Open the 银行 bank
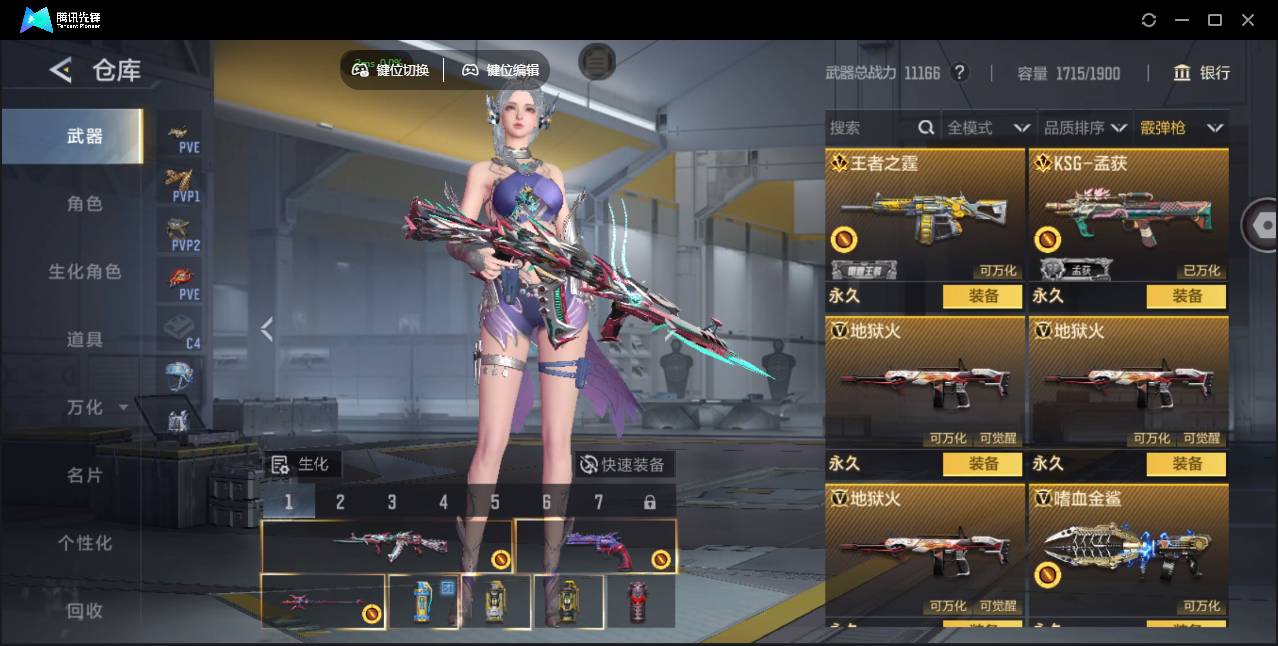Screen dimensions: 1278x646 tap(1202, 73)
